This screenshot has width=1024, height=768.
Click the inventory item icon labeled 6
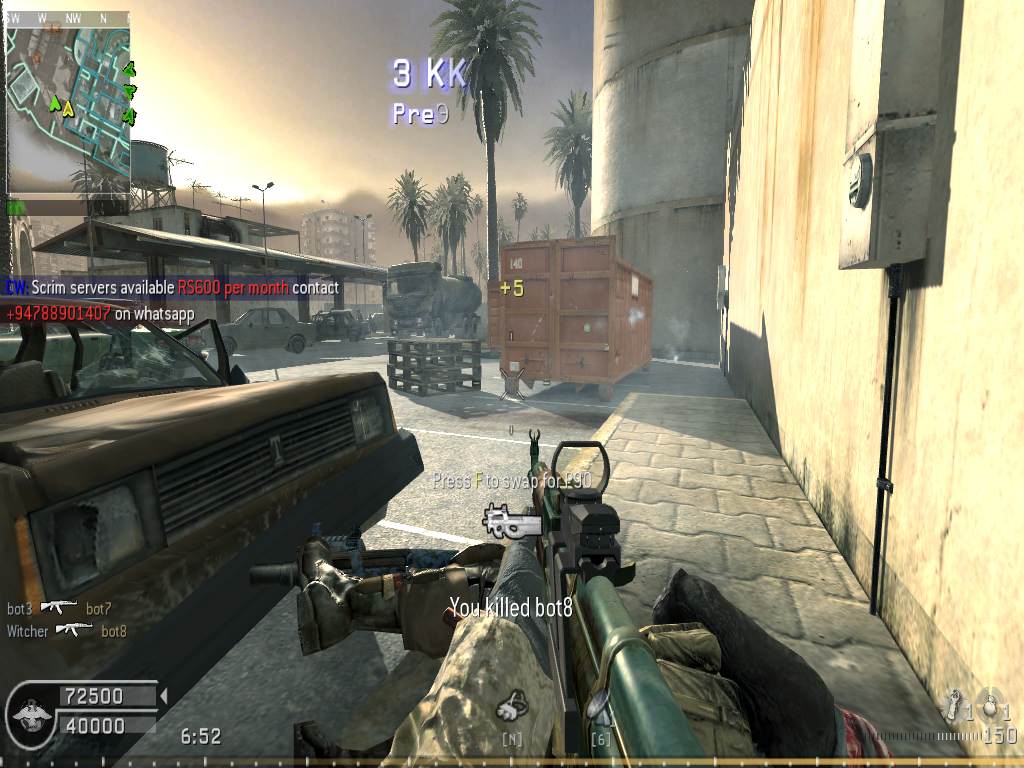point(601,710)
